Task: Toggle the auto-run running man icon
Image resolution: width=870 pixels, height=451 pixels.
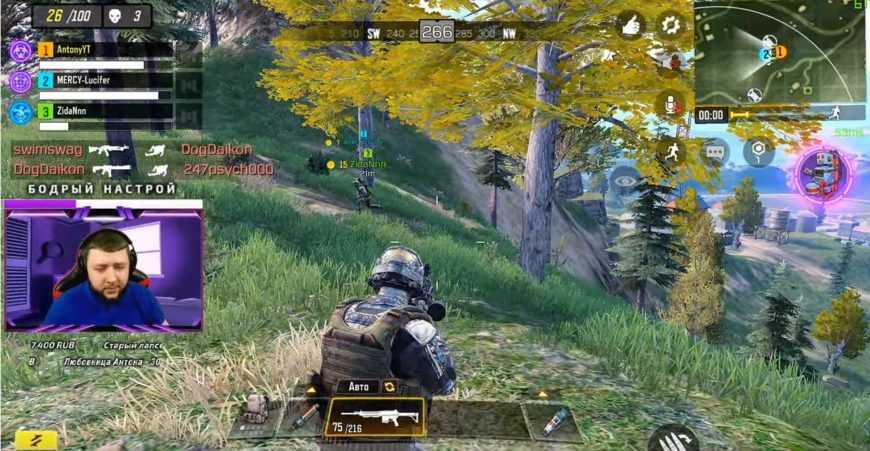Action: click(670, 152)
